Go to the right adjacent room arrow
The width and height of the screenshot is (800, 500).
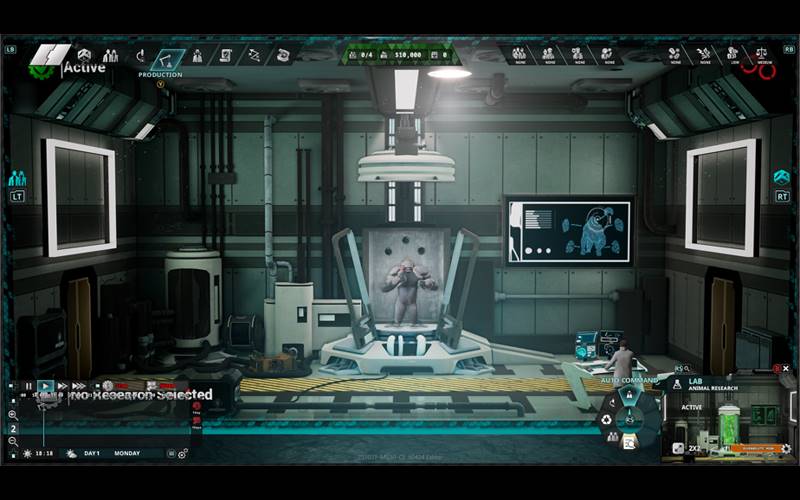coord(782,177)
